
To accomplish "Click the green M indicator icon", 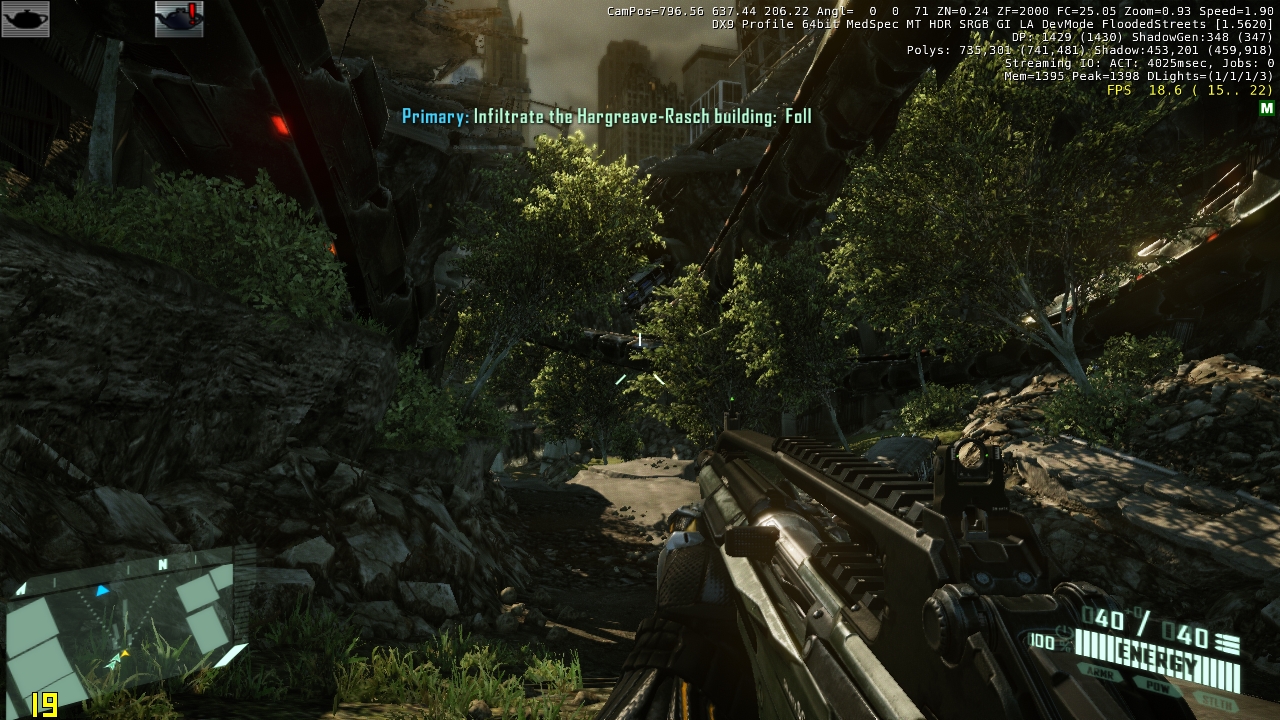I will pos(1266,108).
